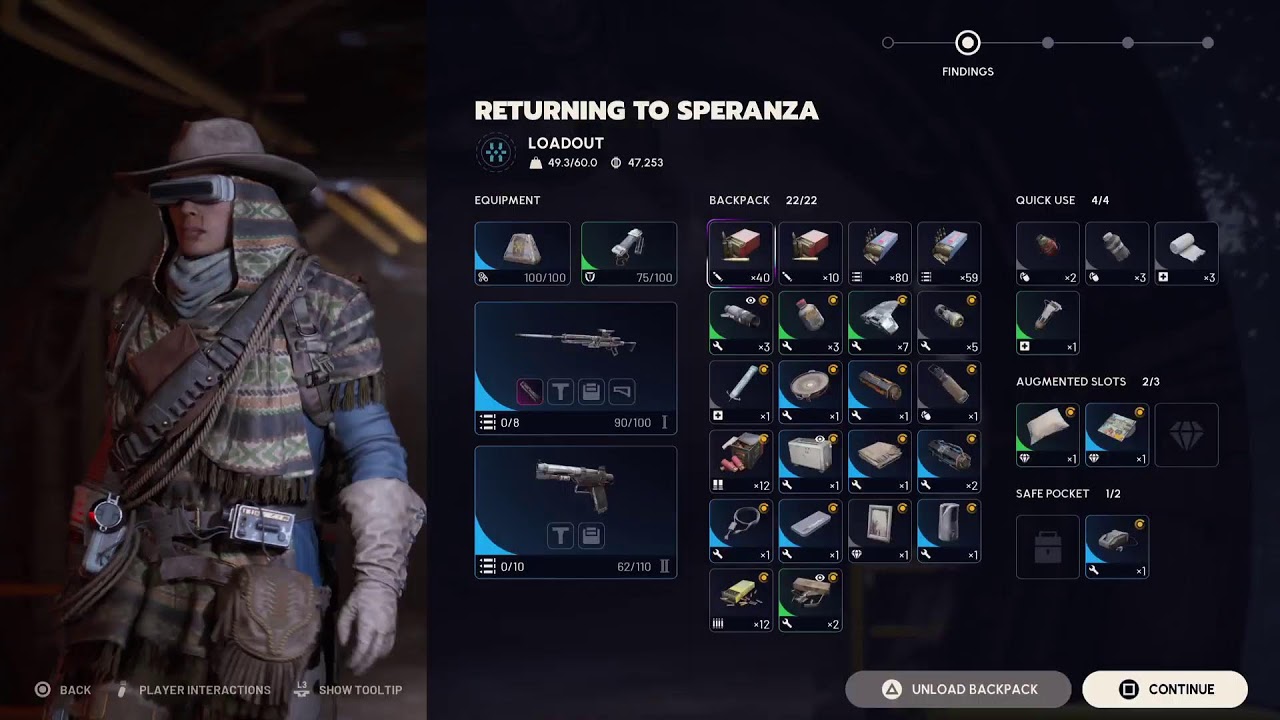The width and height of the screenshot is (1280, 720).
Task: Select the round pan-shaped item in backpack
Action: point(810,392)
